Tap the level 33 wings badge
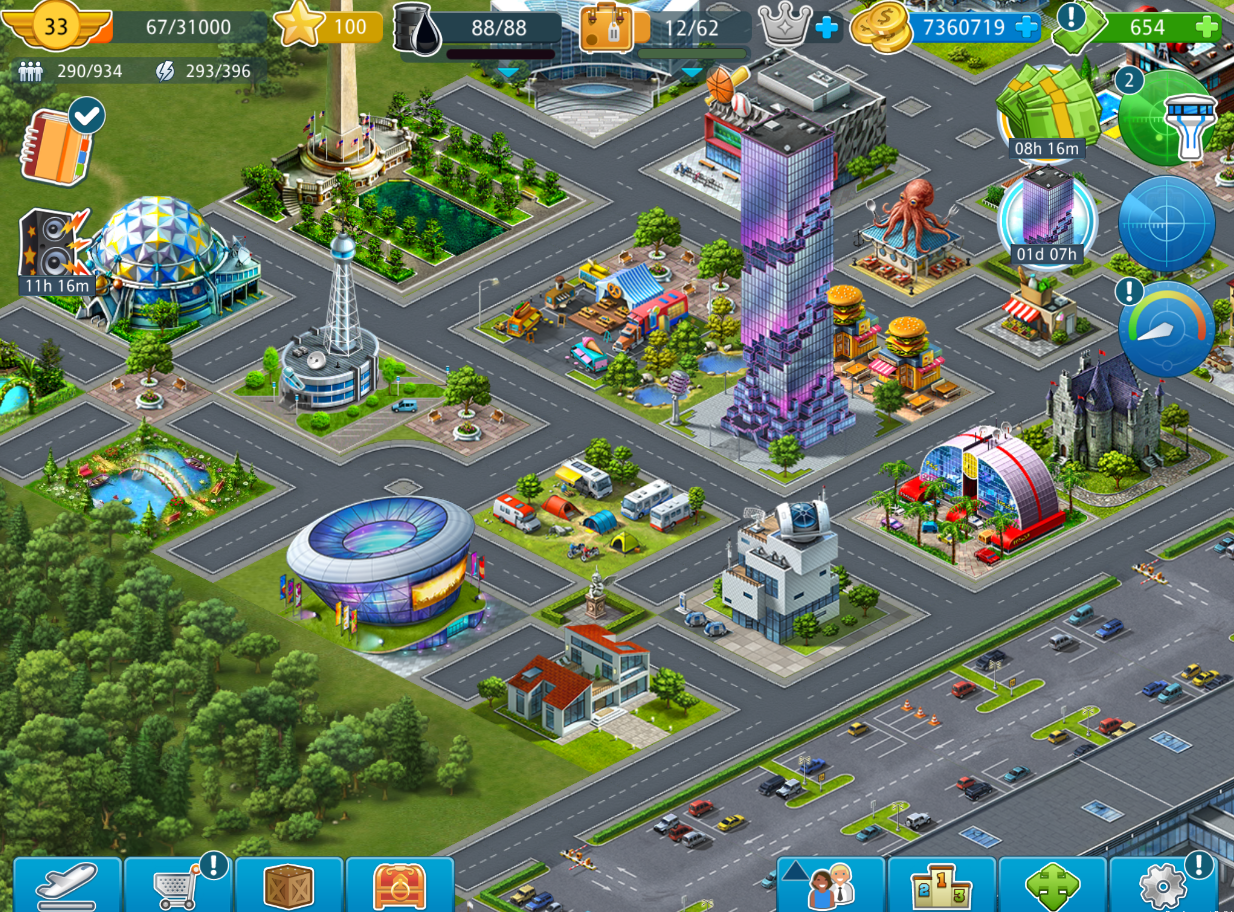The image size is (1234, 912). pyautogui.click(x=57, y=27)
